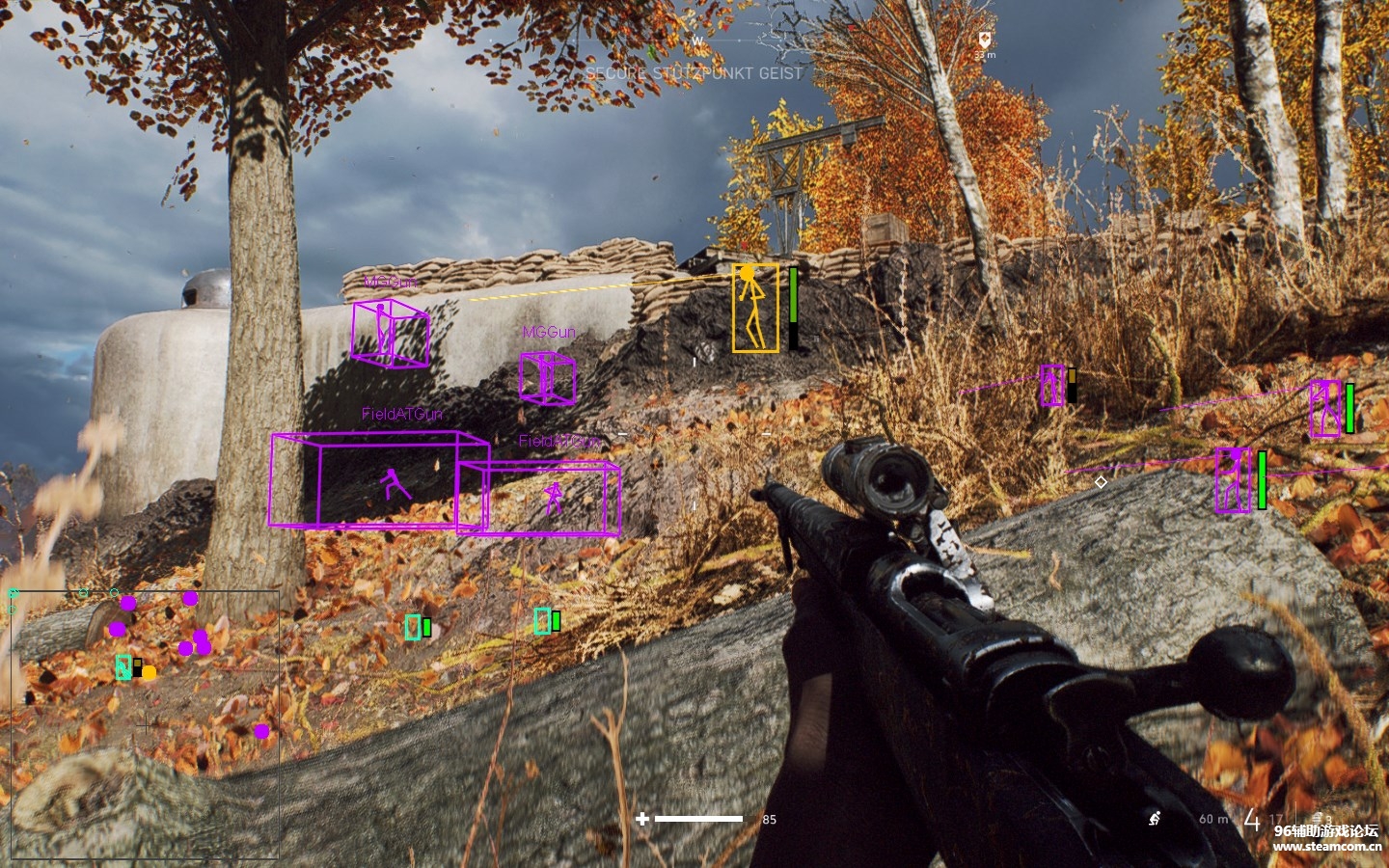The width and height of the screenshot is (1389, 868).
Task: Click the soldier stance icon
Action: click(x=1154, y=819)
